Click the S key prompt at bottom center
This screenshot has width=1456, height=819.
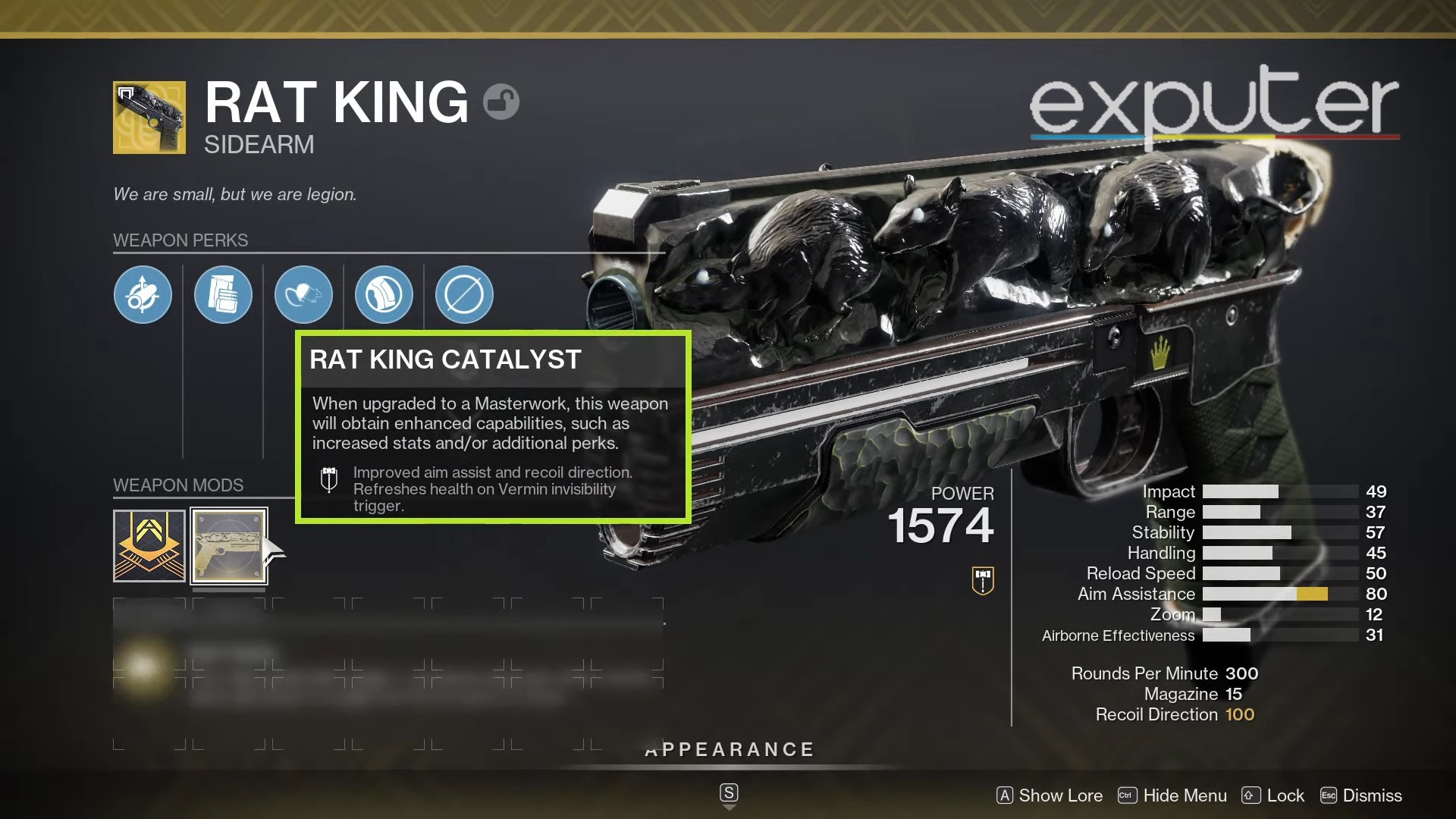(728, 793)
